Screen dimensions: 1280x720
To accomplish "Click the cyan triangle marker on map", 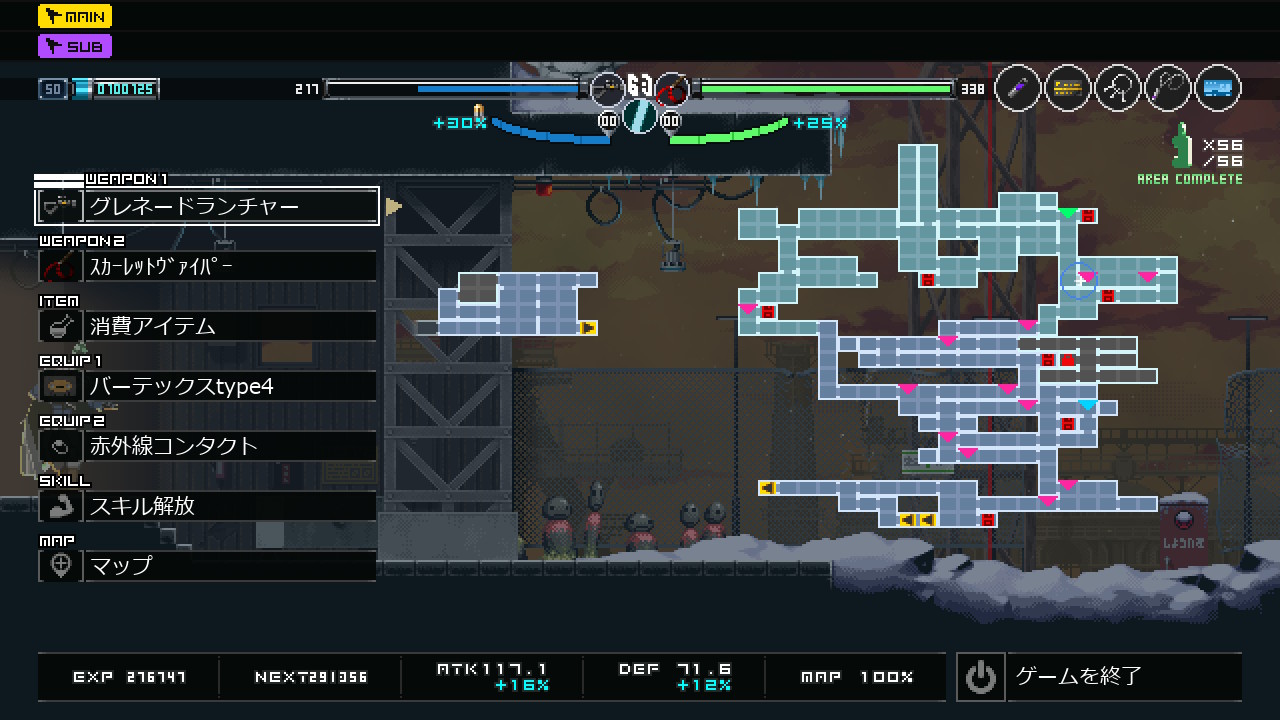I will coord(1088,405).
